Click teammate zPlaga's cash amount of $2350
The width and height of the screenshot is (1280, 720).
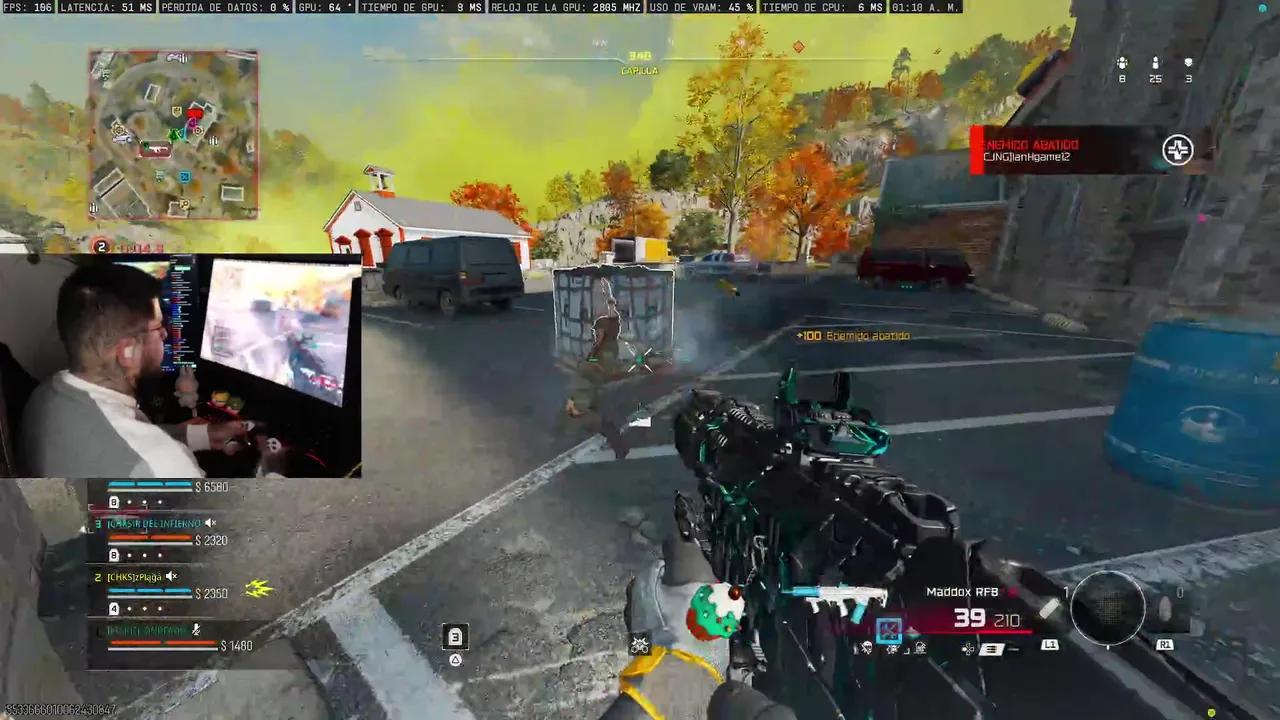pos(211,592)
